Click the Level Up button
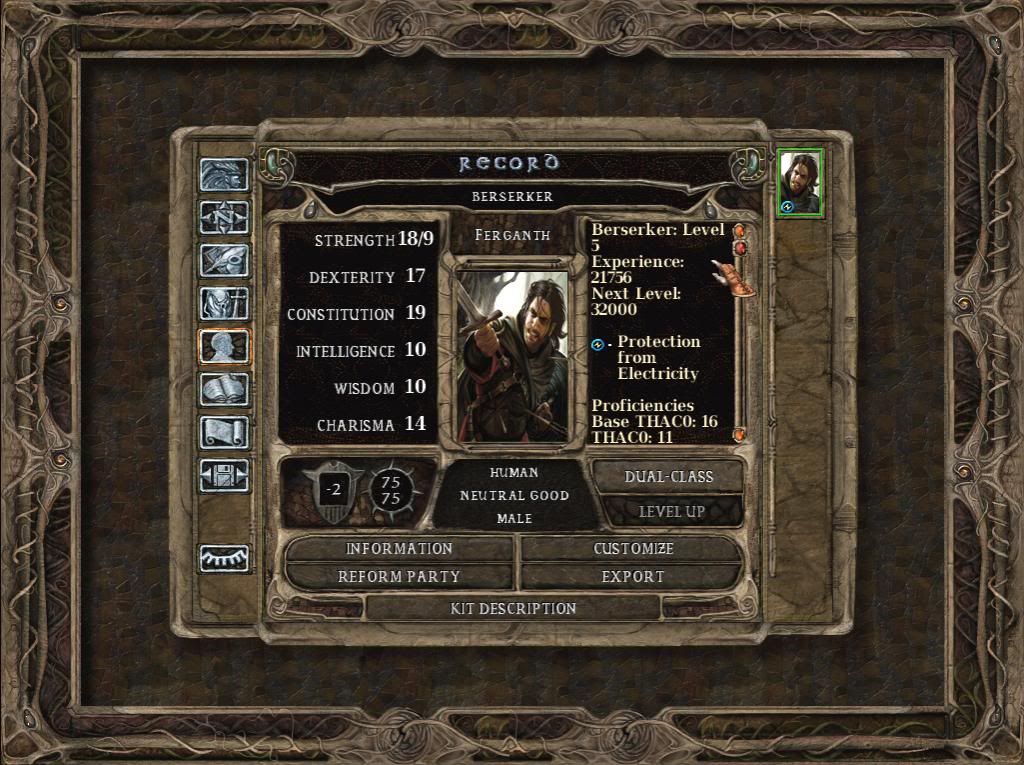Viewport: 1024px width, 765px height. click(x=671, y=512)
